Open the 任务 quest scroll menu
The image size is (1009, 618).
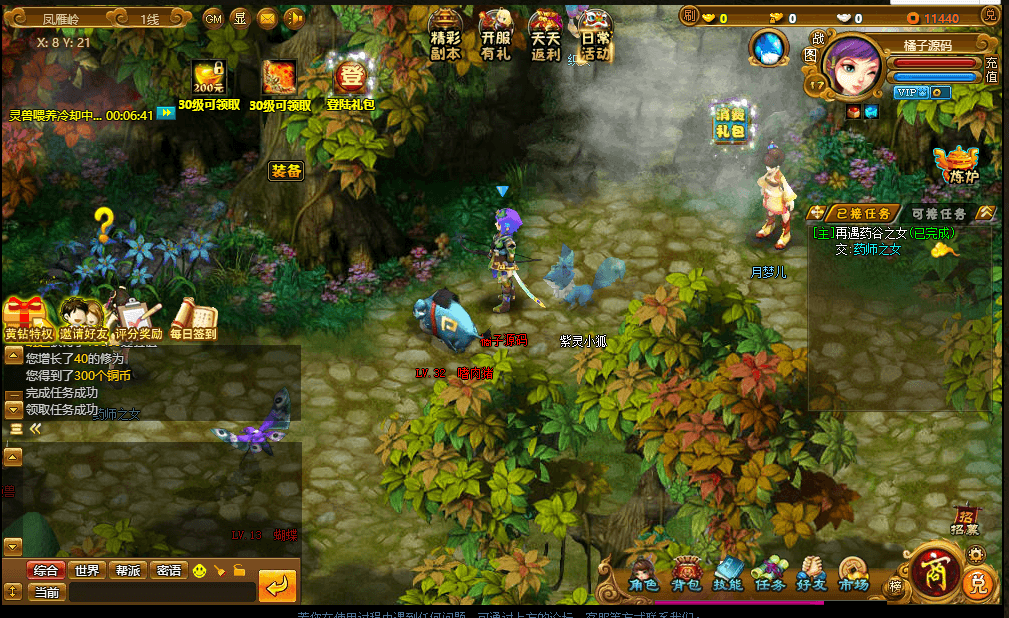tap(769, 573)
